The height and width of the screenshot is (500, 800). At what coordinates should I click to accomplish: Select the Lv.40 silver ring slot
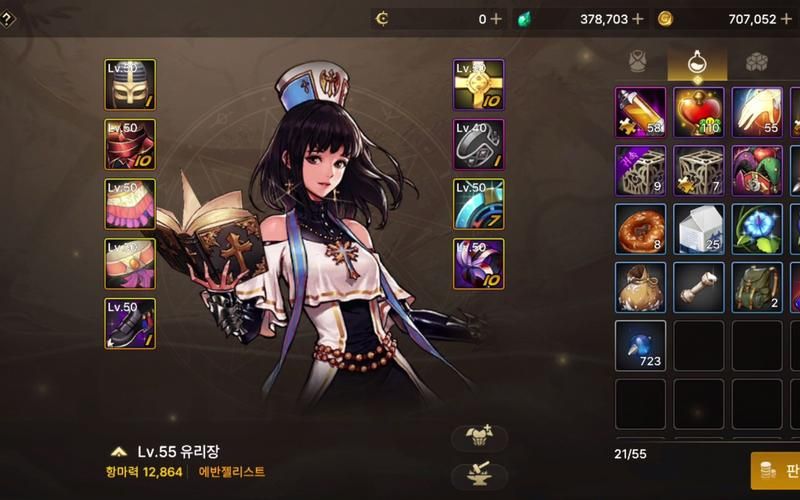(x=479, y=145)
